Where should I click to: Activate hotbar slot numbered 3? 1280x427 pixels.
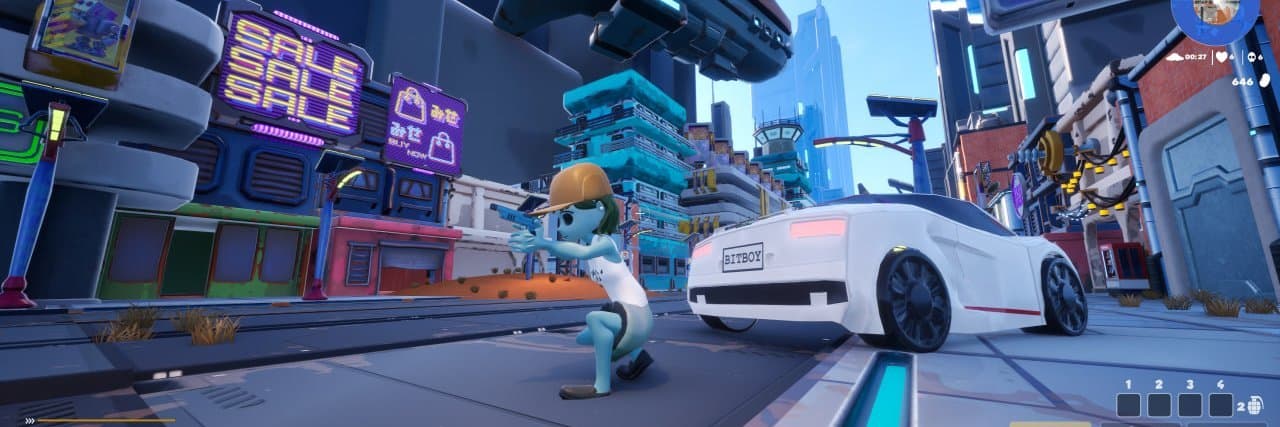pyautogui.click(x=1190, y=405)
